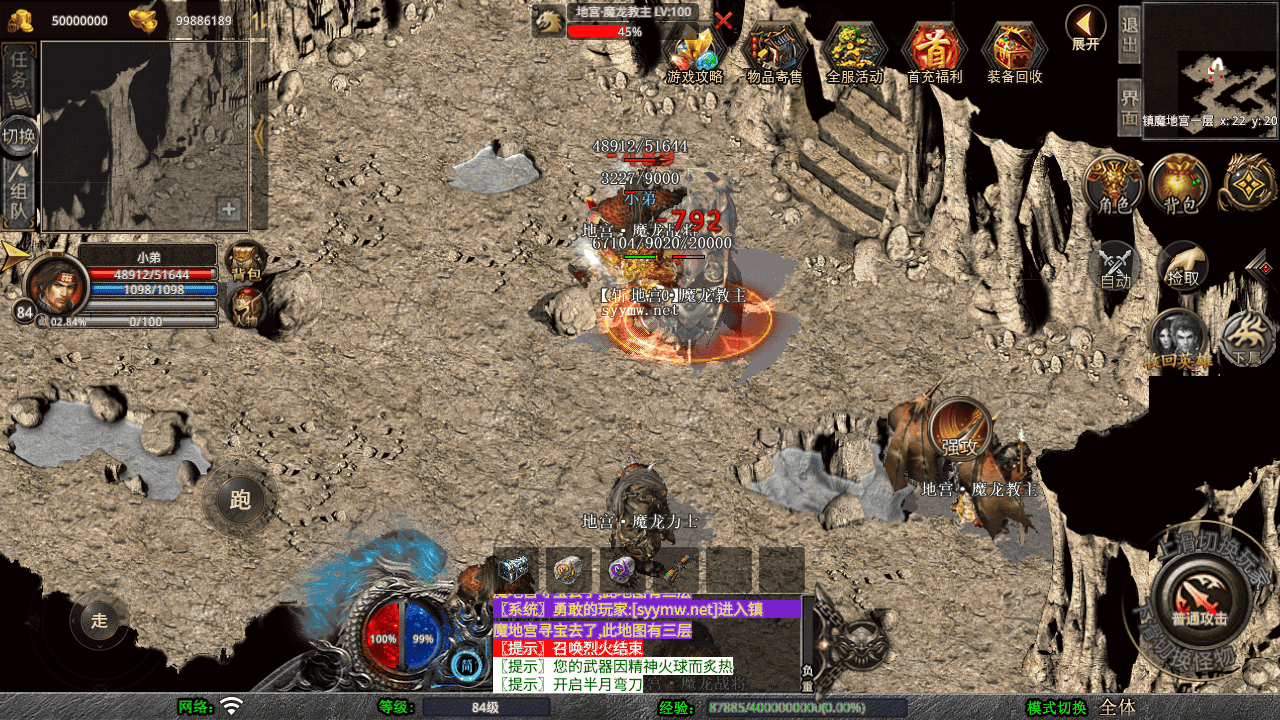Recall hero with 收回英雄 button
The width and height of the screenshot is (1280, 720).
click(x=1178, y=340)
